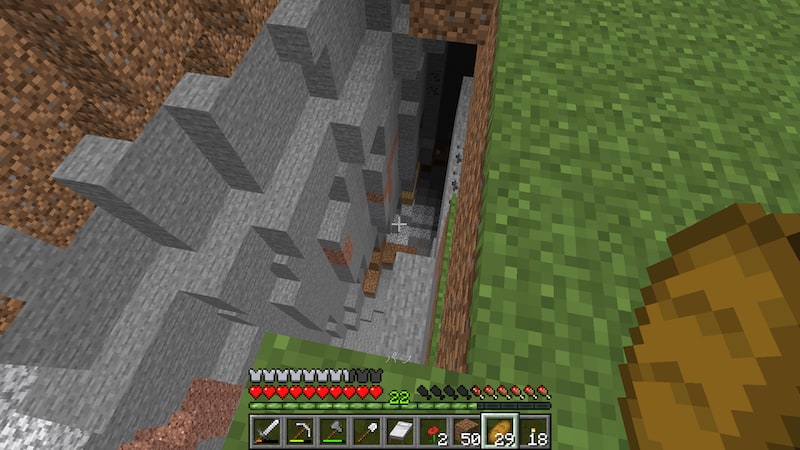Viewport: 800px width, 450px height.
Task: Select the shovel hotbar slot
Action: point(366,432)
